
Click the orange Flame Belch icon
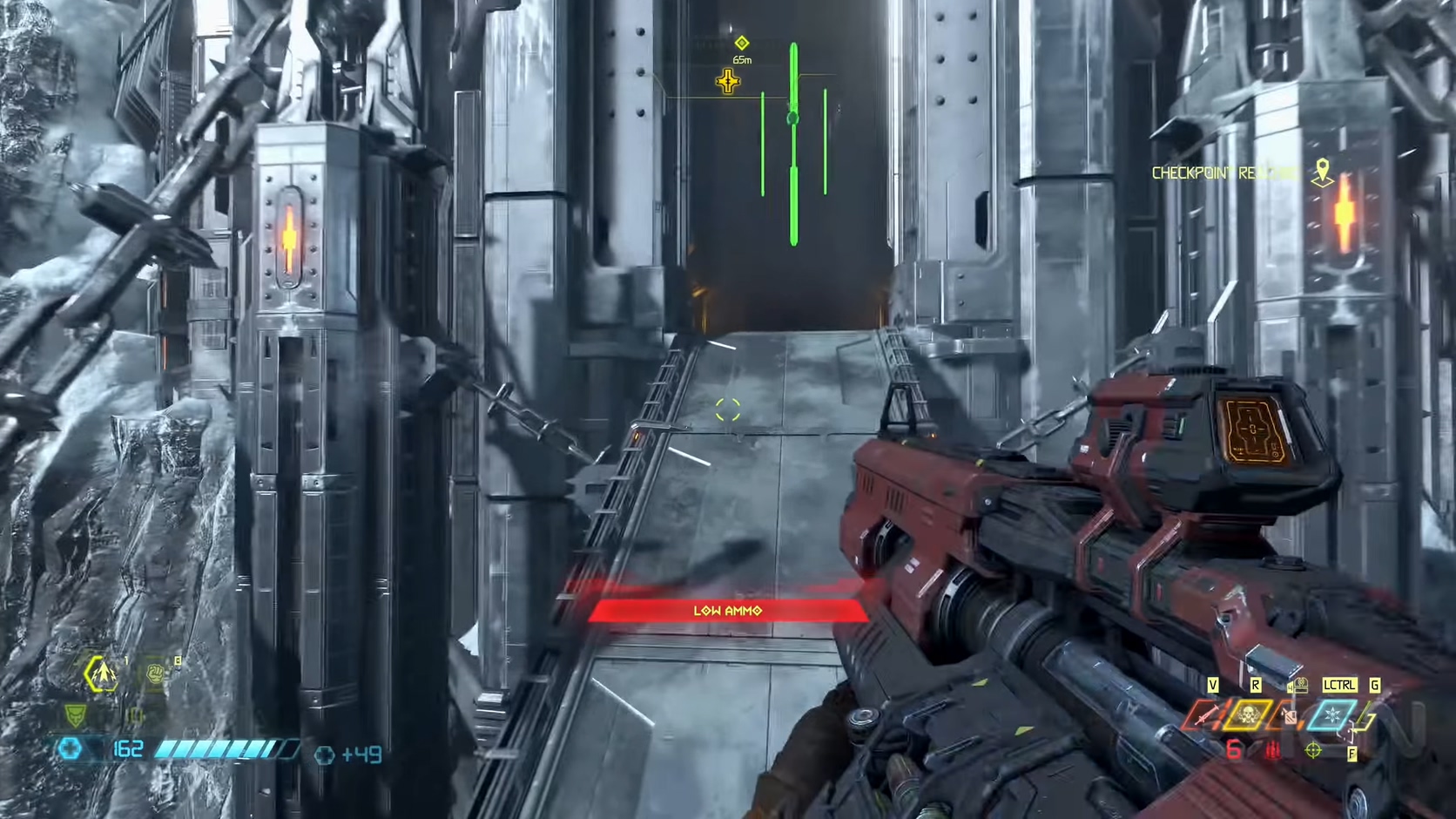(x=1288, y=717)
